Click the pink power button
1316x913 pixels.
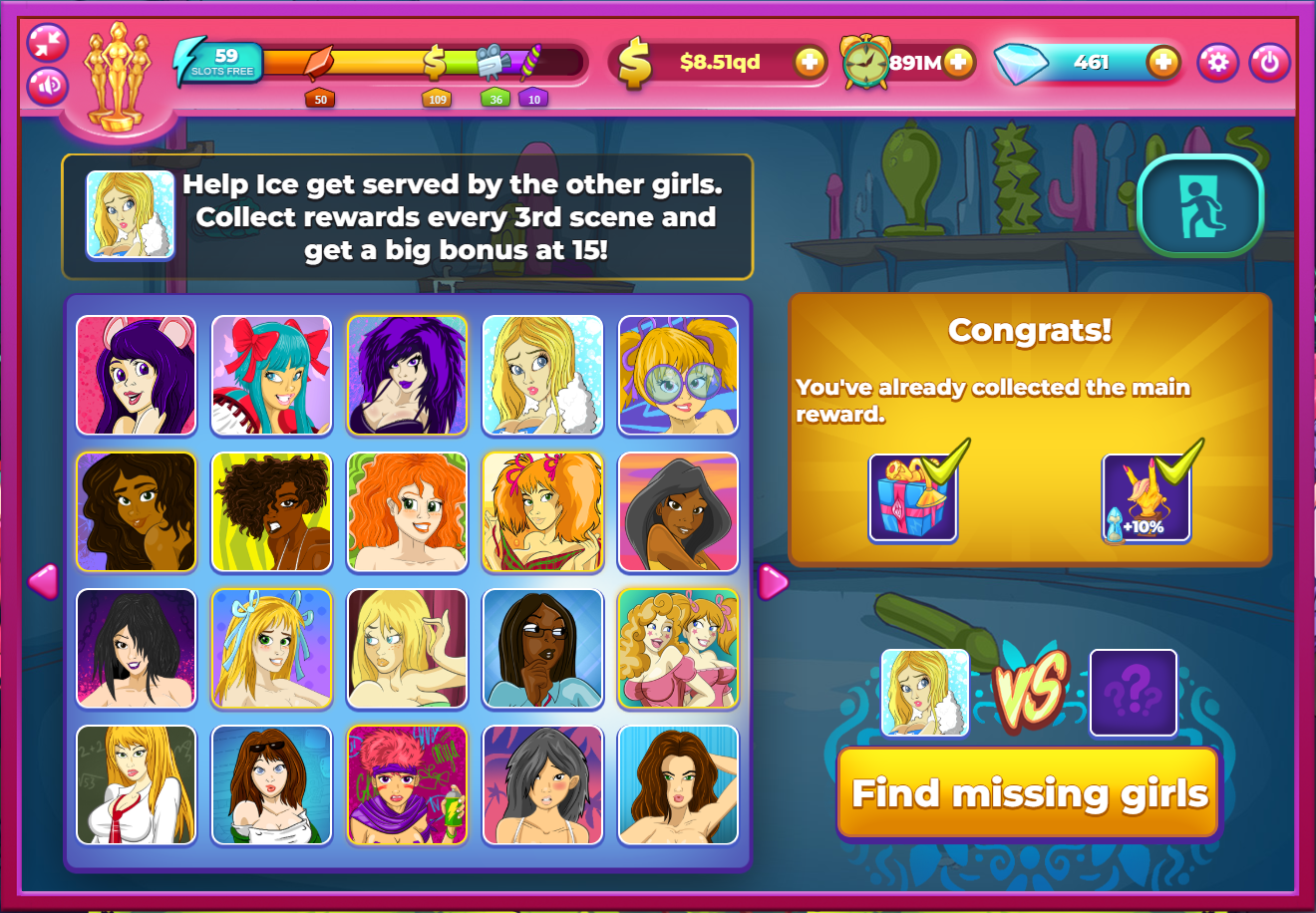click(1269, 63)
